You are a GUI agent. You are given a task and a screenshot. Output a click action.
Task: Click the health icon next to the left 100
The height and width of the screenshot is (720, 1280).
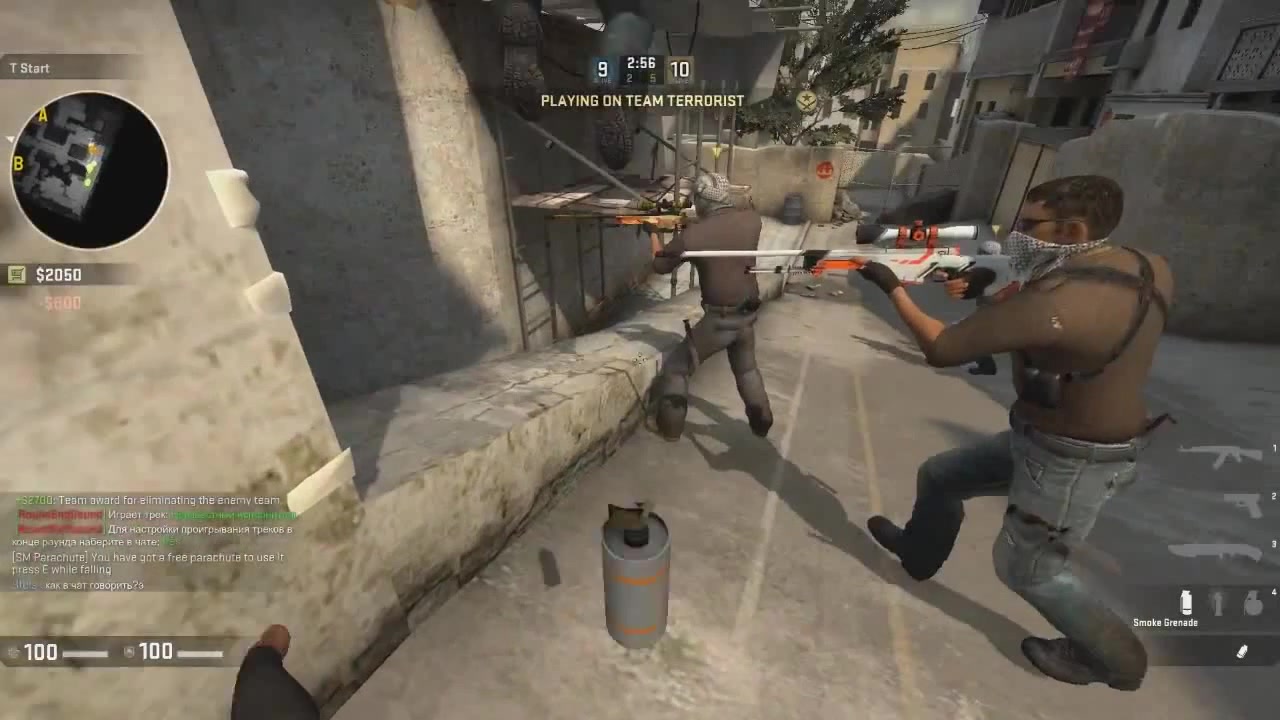[15, 651]
